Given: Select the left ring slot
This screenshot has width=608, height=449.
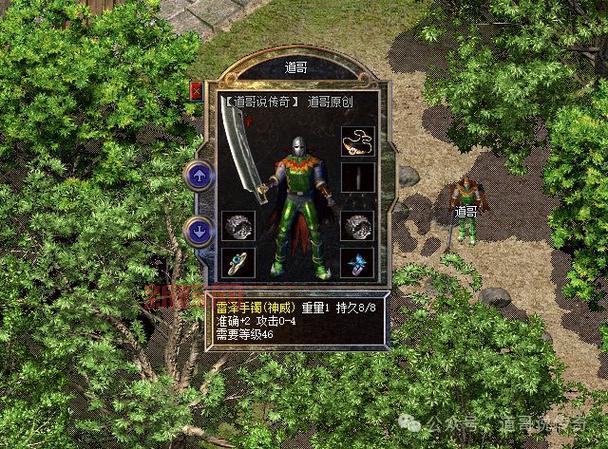Looking at the screenshot, I should tap(238, 262).
